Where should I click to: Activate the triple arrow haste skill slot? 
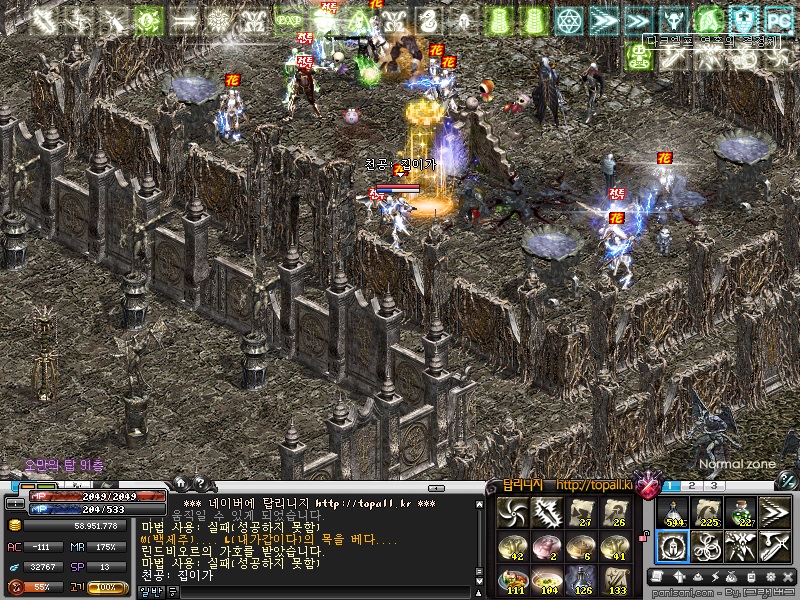click(x=775, y=514)
